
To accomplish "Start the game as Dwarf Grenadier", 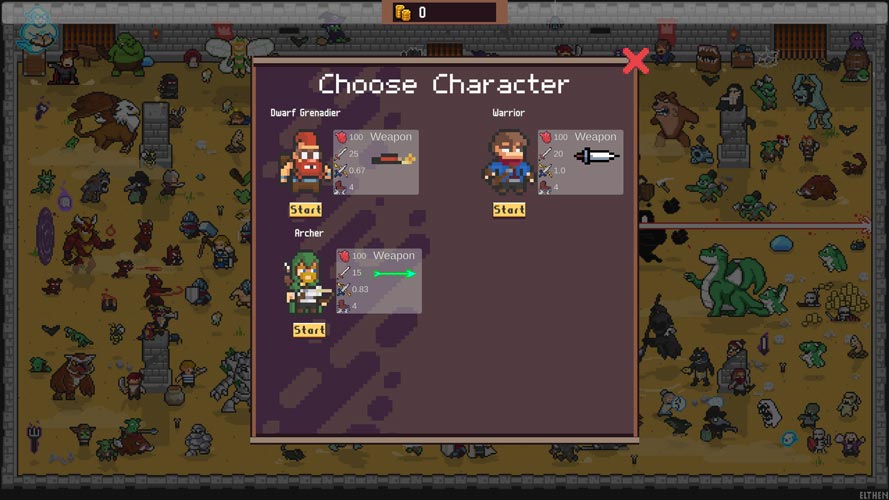I will point(305,210).
